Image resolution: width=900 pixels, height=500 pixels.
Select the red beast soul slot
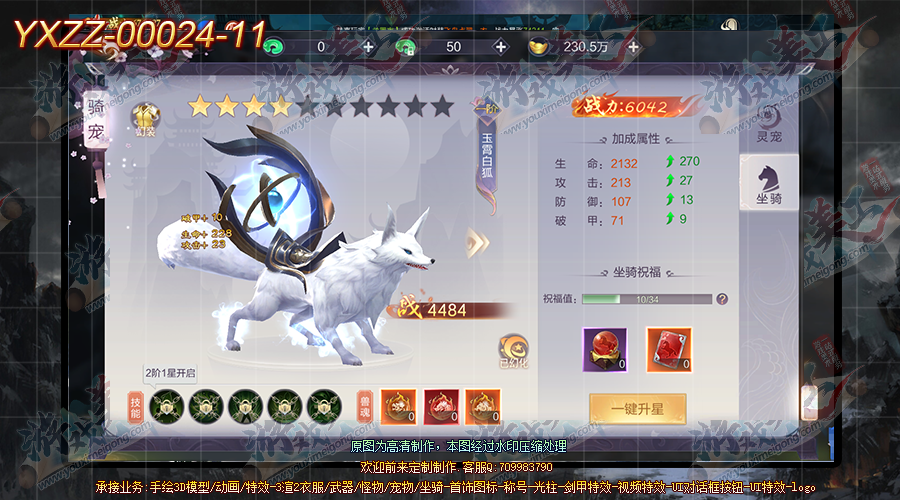tap(441, 407)
